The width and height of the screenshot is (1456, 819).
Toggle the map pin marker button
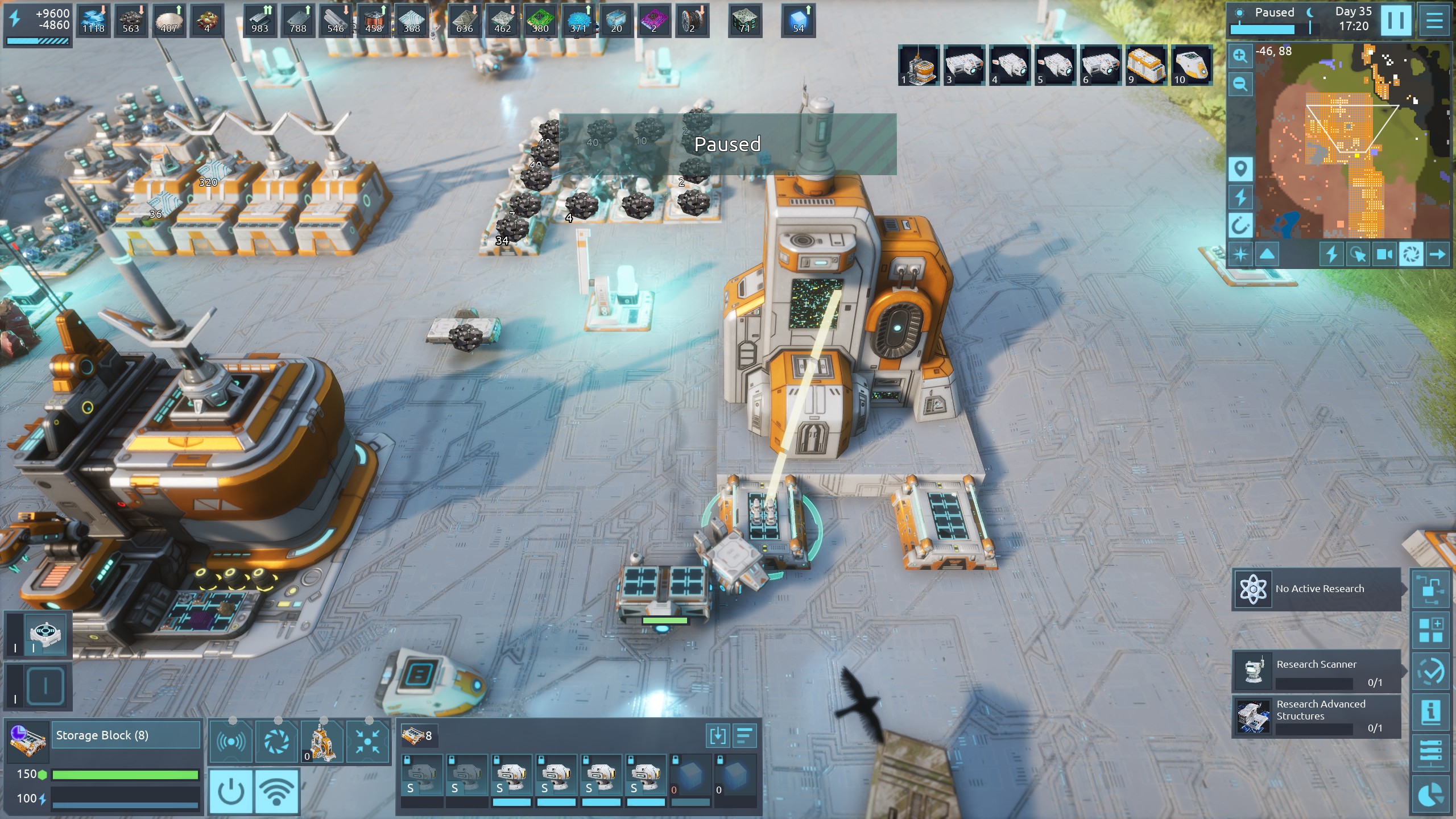pos(1240,169)
